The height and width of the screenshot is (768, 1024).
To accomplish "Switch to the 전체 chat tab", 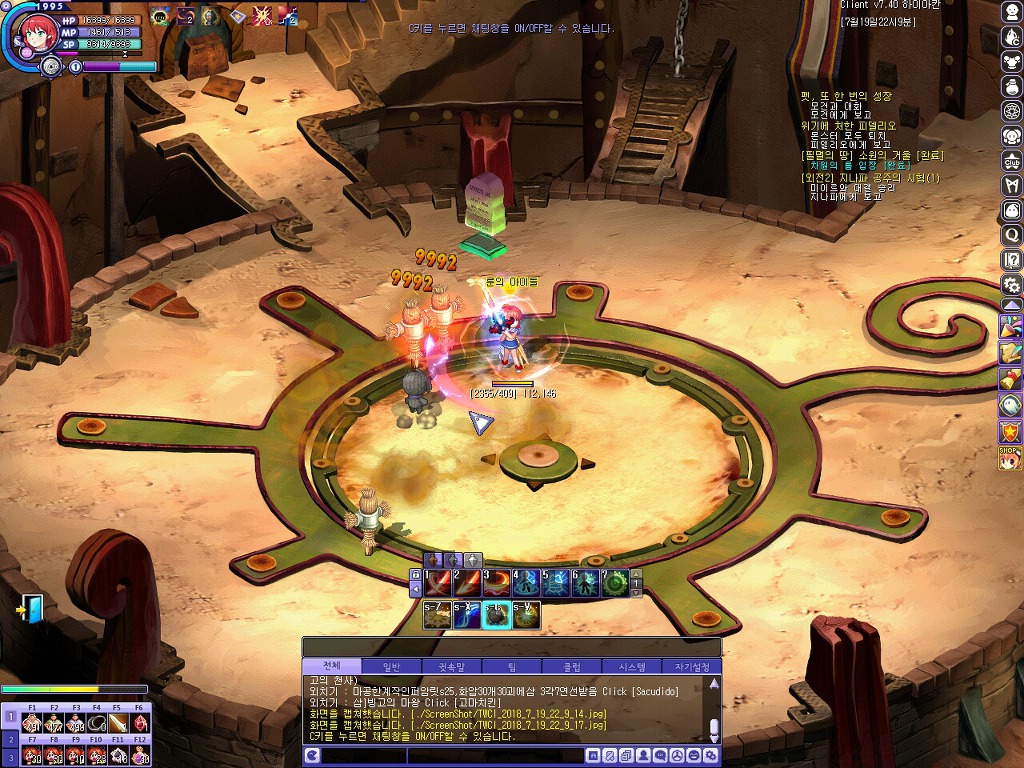I will 332,667.
